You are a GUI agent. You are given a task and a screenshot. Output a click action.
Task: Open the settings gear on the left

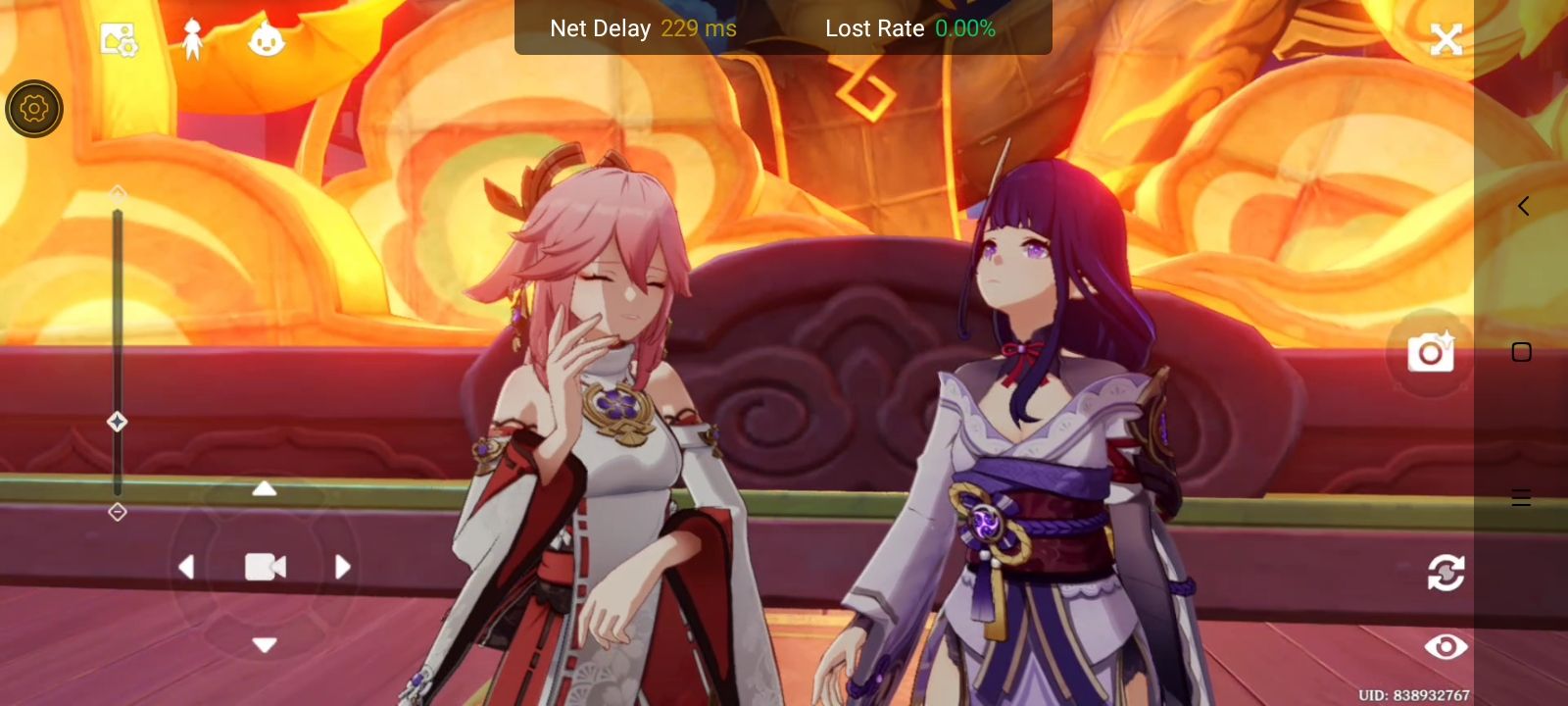[33, 108]
